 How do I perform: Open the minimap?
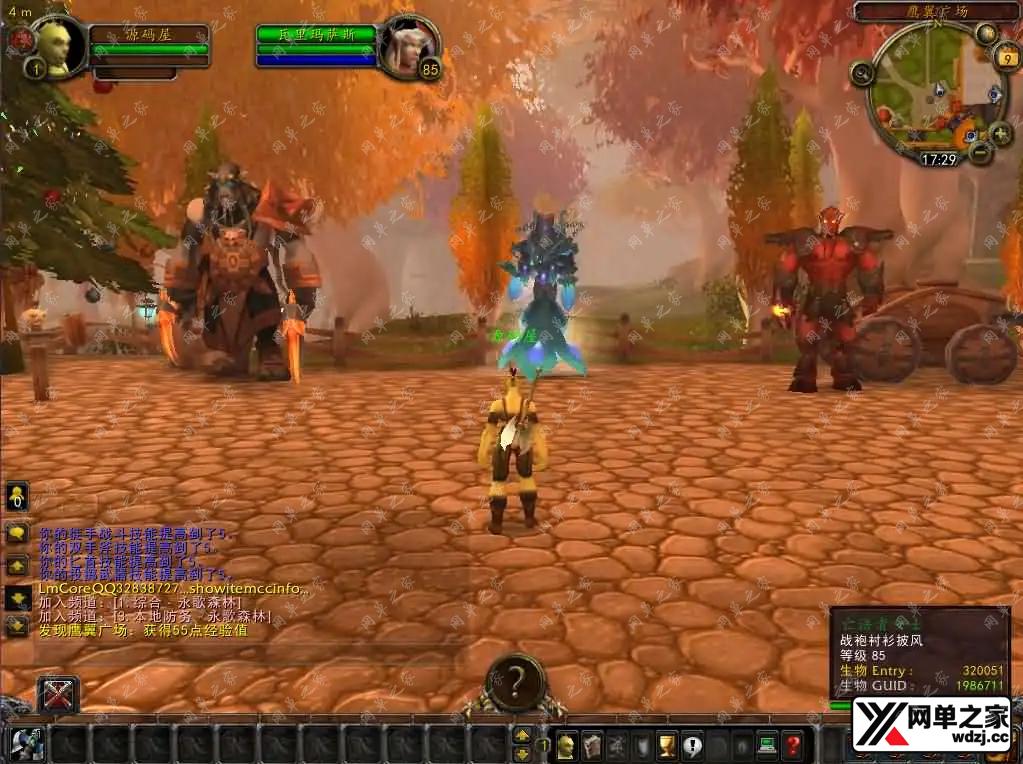928,92
